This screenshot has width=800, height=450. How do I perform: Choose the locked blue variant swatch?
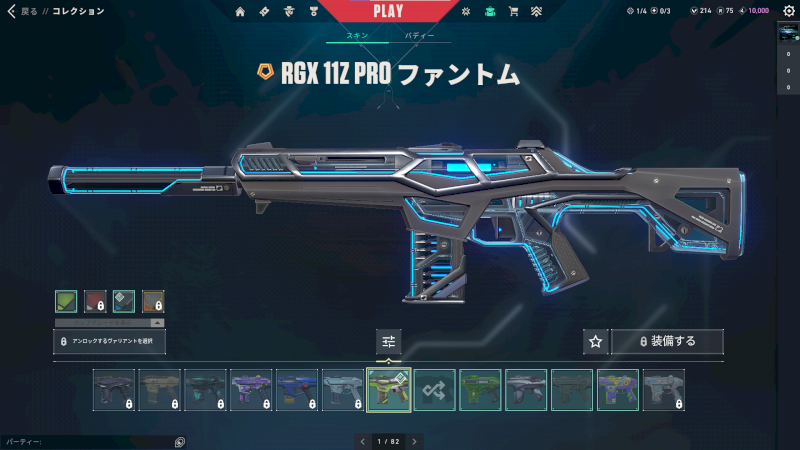click(x=124, y=301)
